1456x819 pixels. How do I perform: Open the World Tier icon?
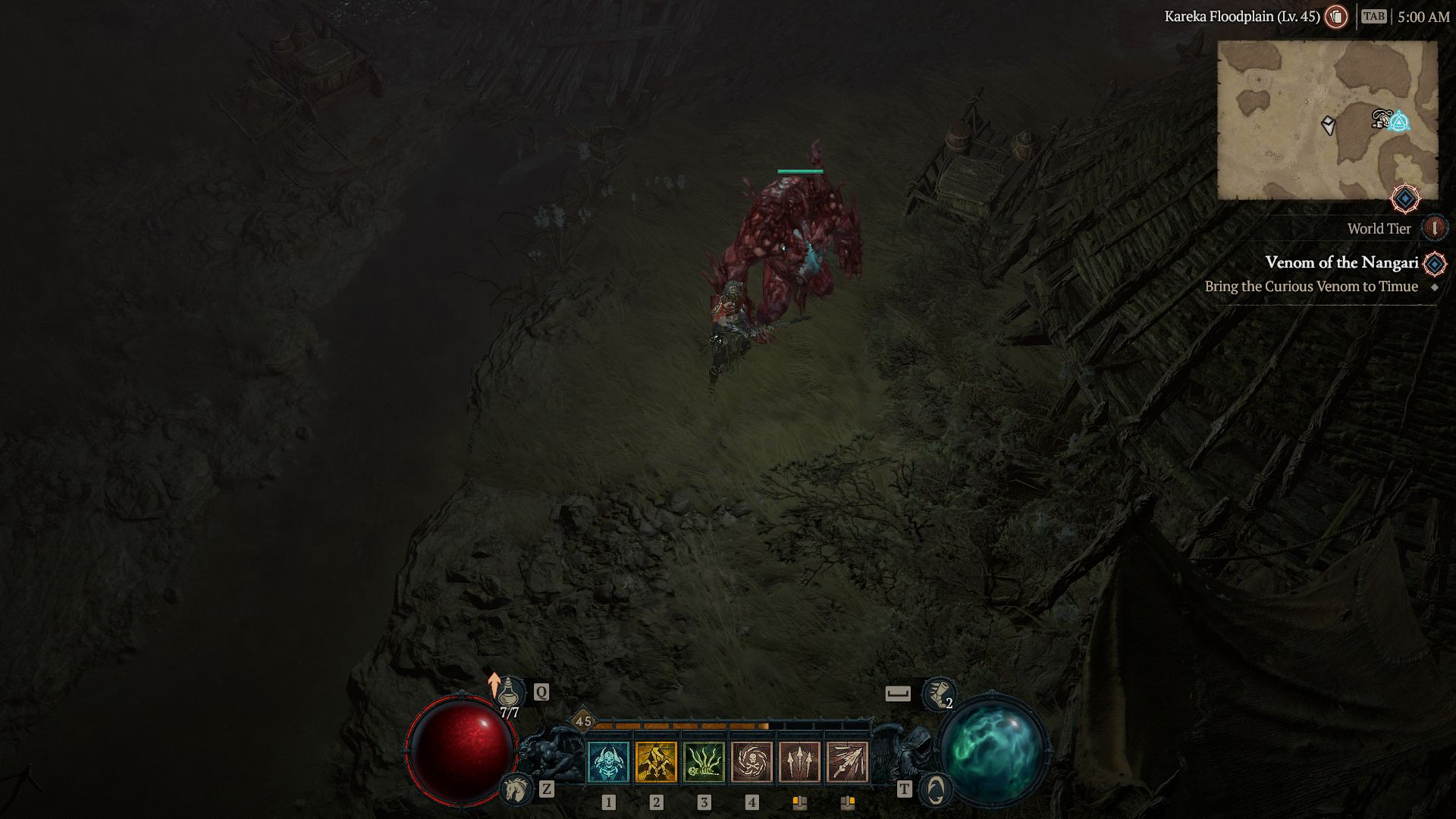(1434, 228)
